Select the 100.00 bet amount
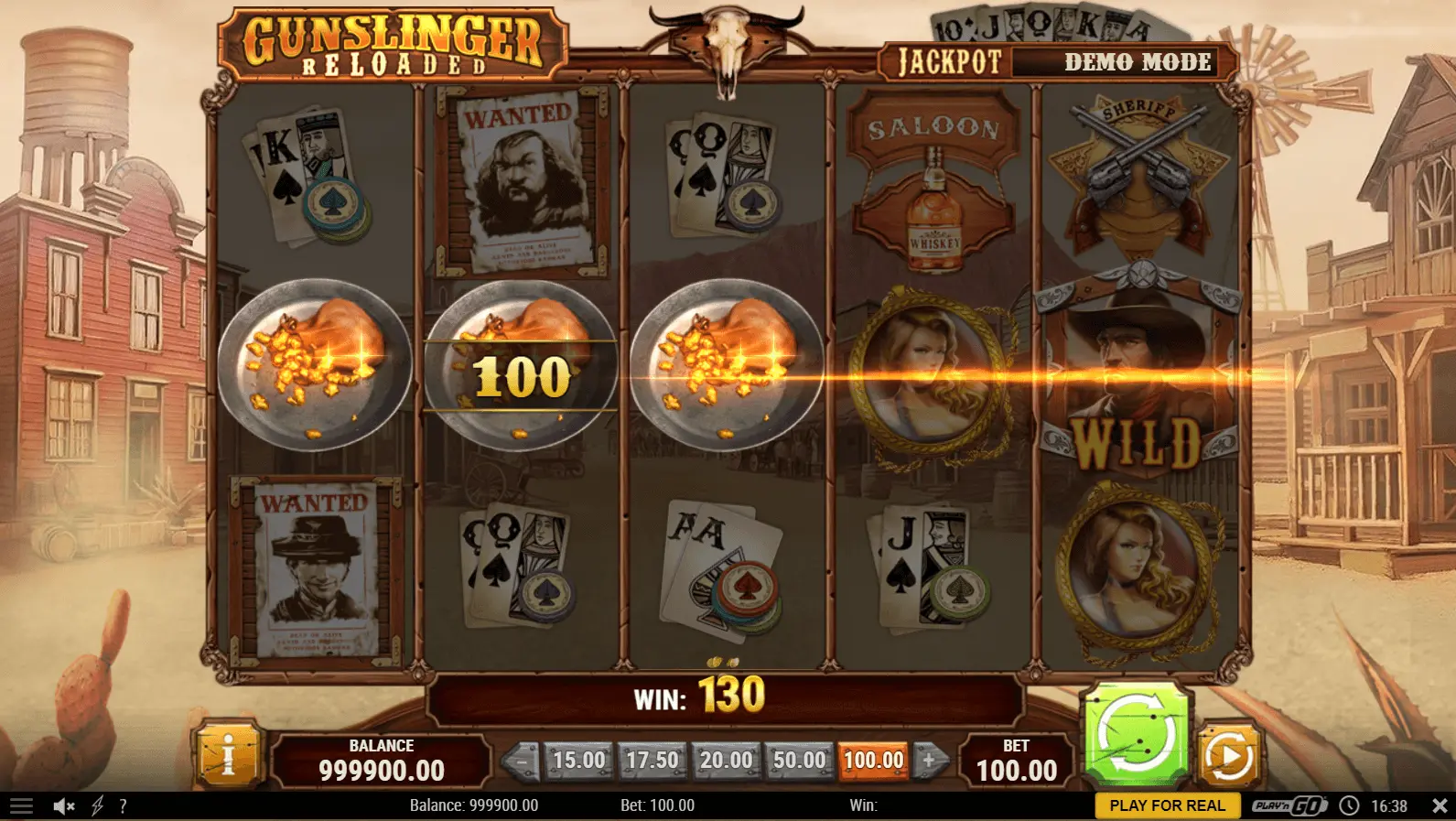Viewport: 1456px width, 821px height. tap(873, 760)
